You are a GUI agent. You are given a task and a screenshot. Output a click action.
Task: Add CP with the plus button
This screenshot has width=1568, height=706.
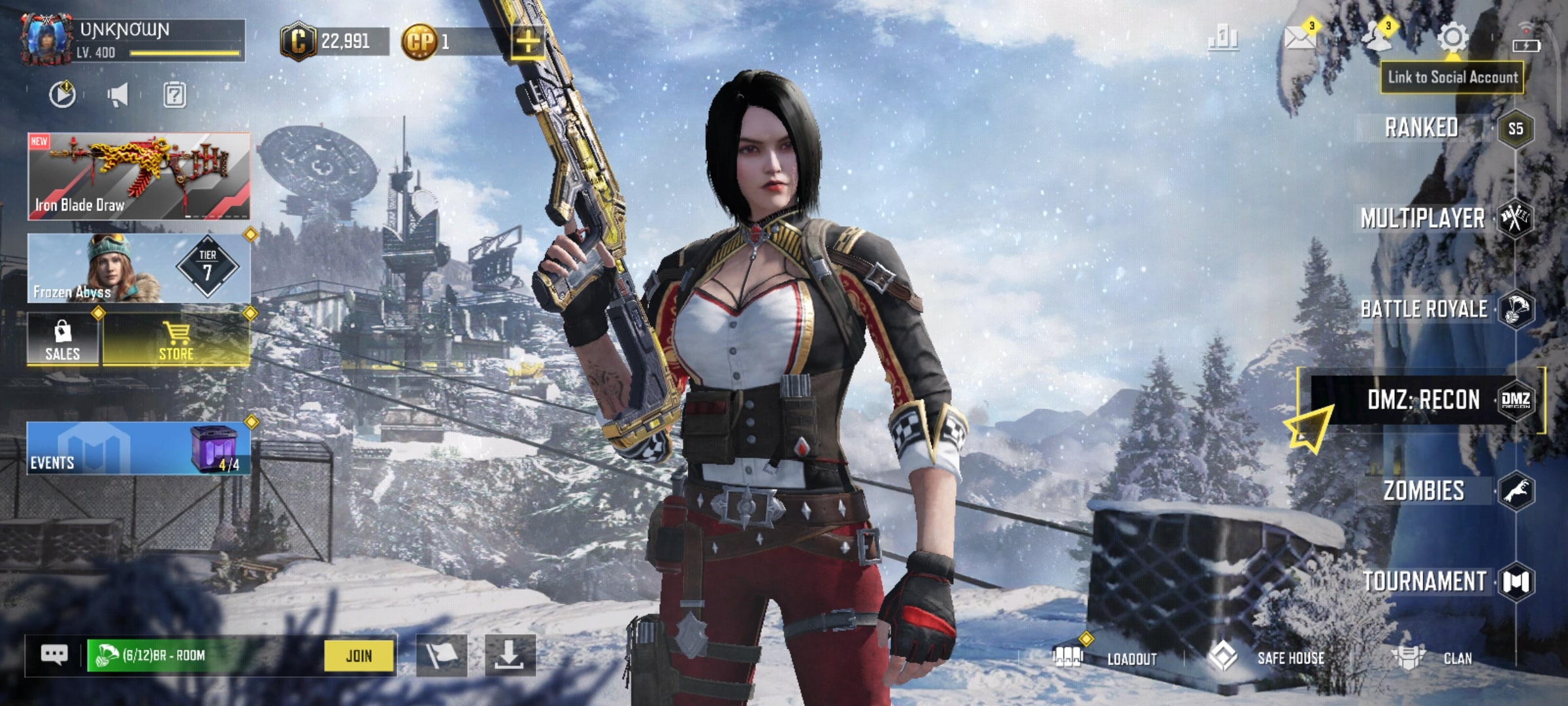point(527,42)
